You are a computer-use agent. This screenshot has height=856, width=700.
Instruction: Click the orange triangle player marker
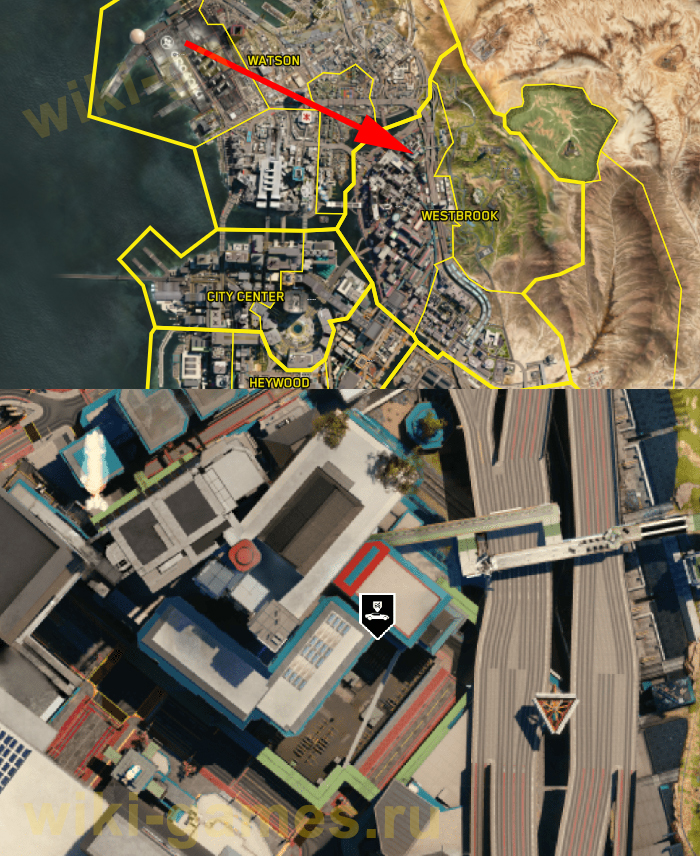(x=549, y=711)
